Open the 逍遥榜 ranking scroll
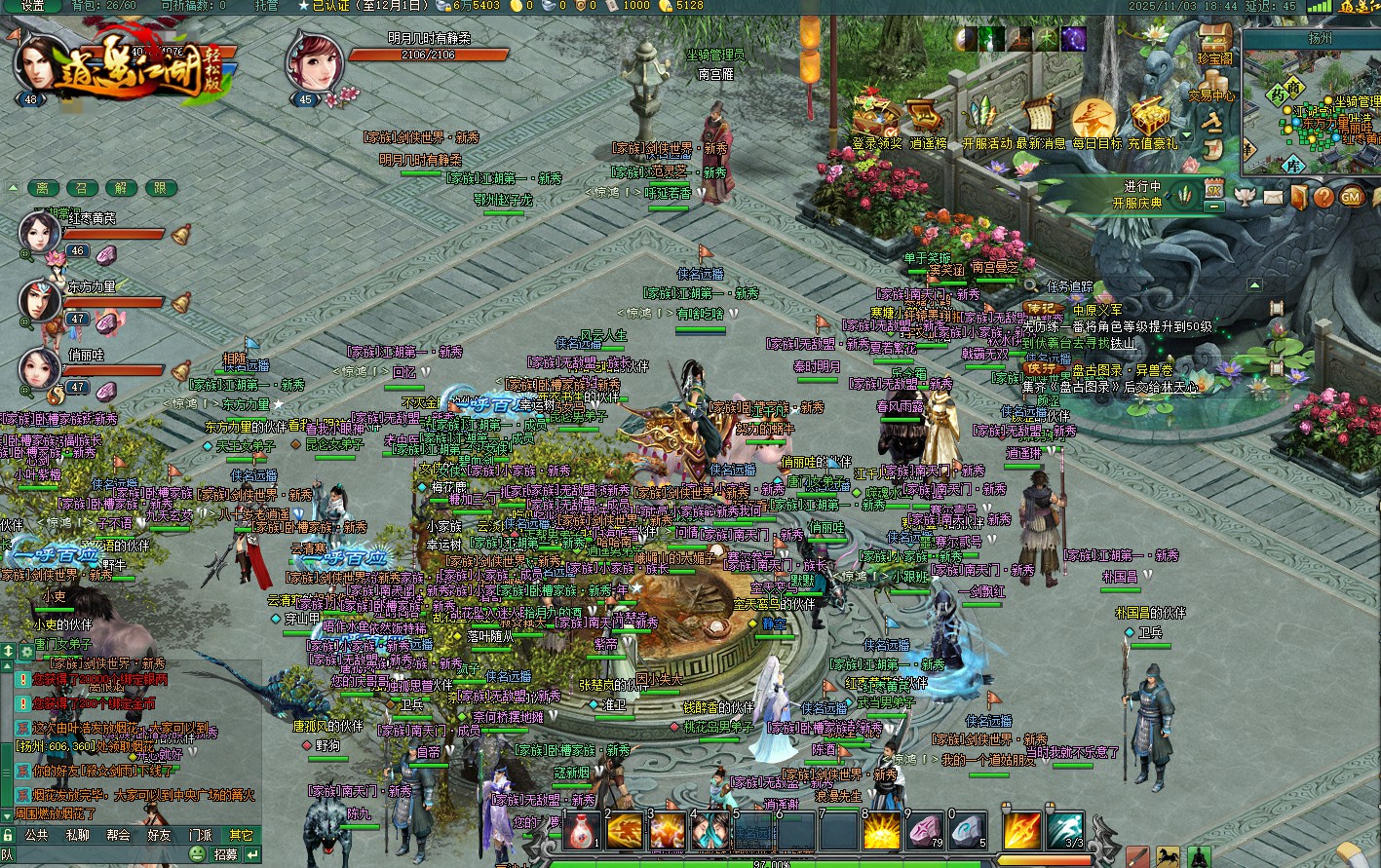 point(928,120)
